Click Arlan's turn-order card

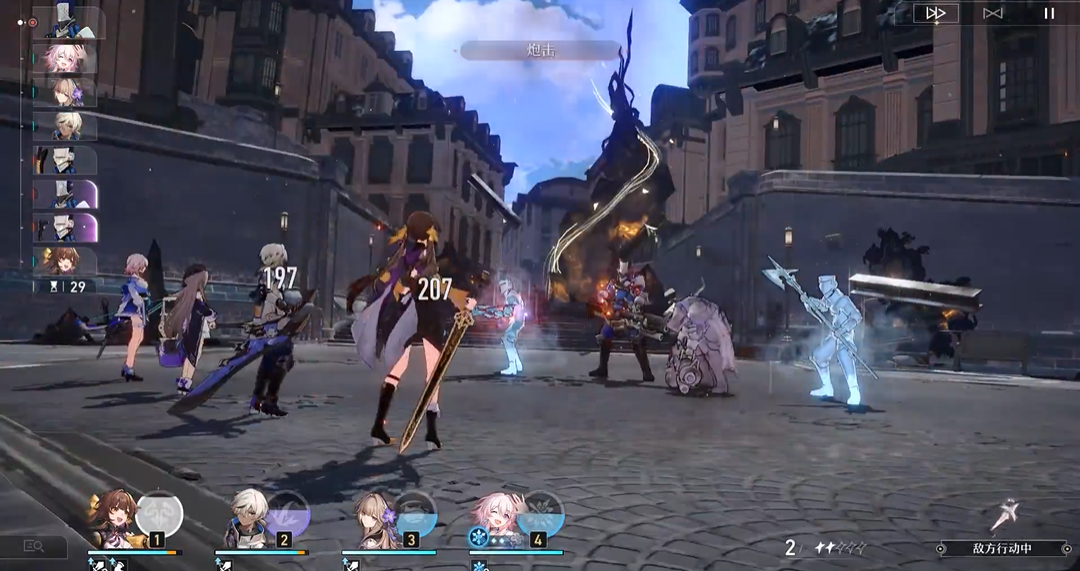tap(67, 125)
